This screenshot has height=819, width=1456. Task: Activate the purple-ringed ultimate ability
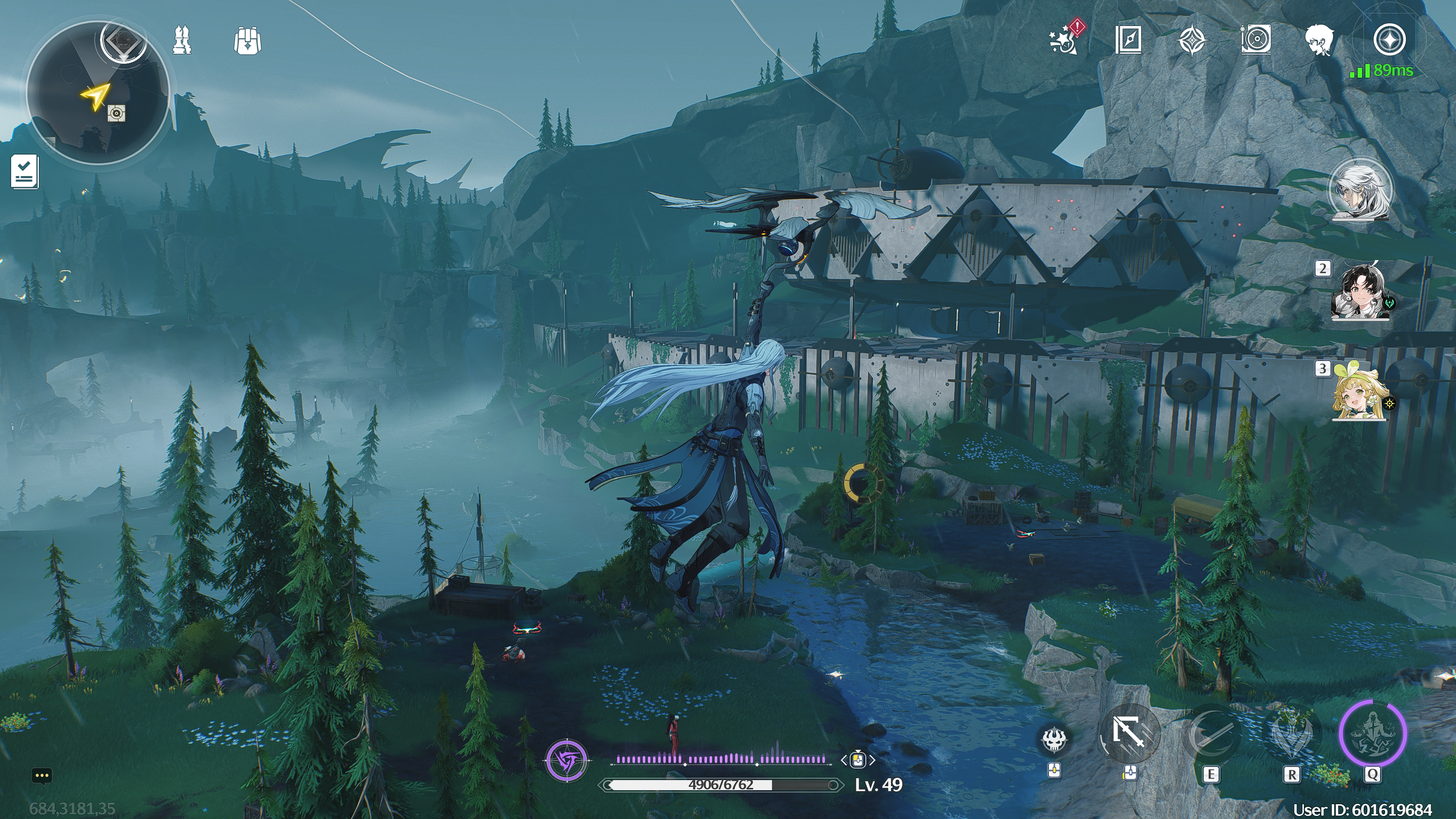[x=1372, y=733]
